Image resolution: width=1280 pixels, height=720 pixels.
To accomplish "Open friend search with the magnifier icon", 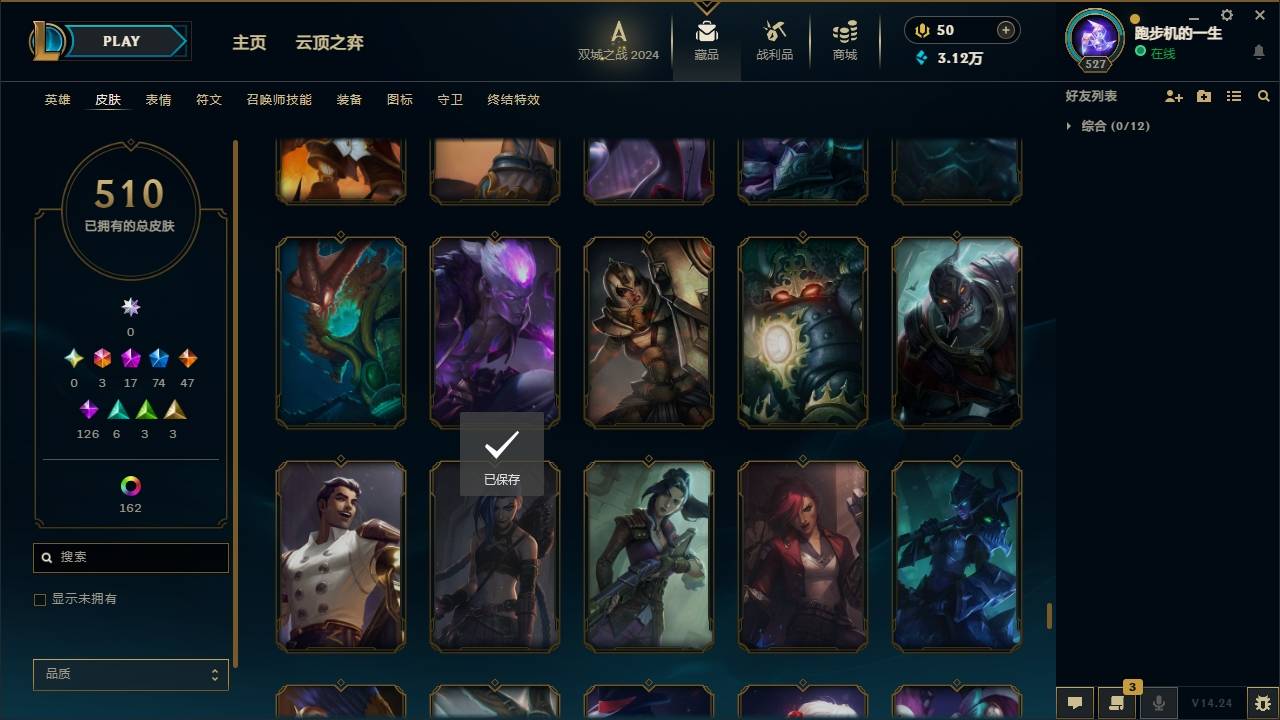I will (1263, 96).
